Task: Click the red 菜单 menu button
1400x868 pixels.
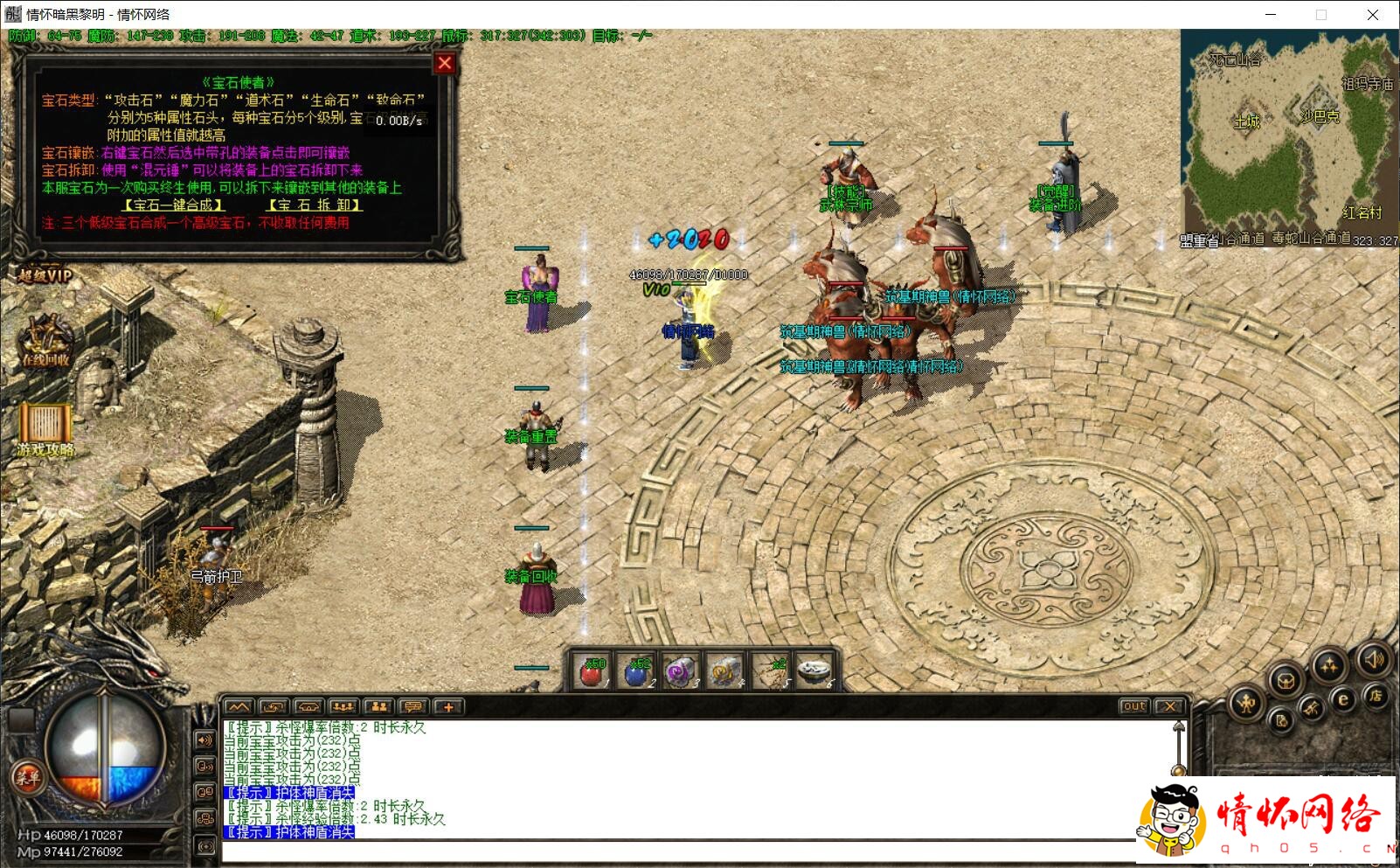Action: pyautogui.click(x=26, y=777)
